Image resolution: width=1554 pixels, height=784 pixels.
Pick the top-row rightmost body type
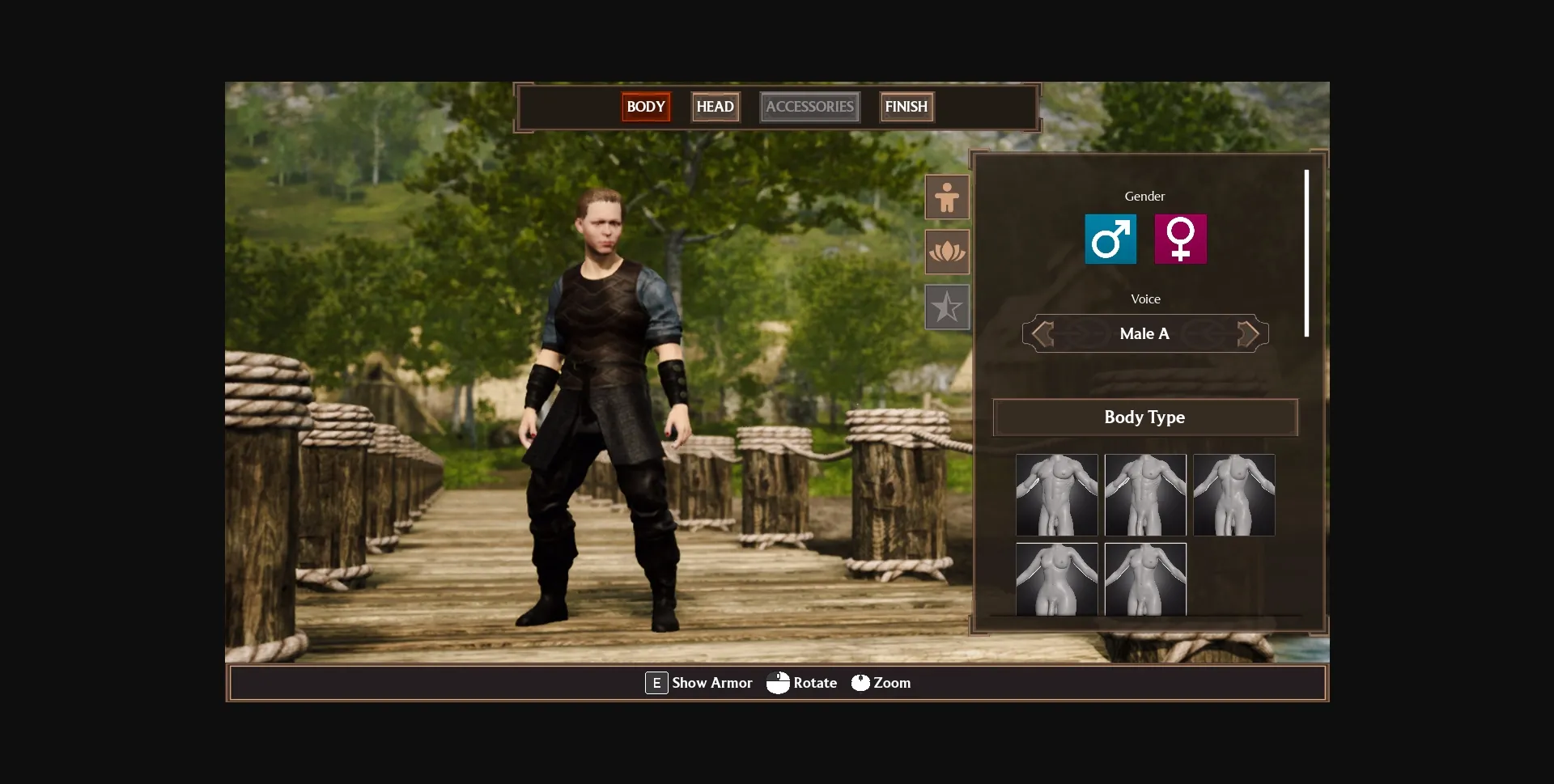pos(1233,494)
